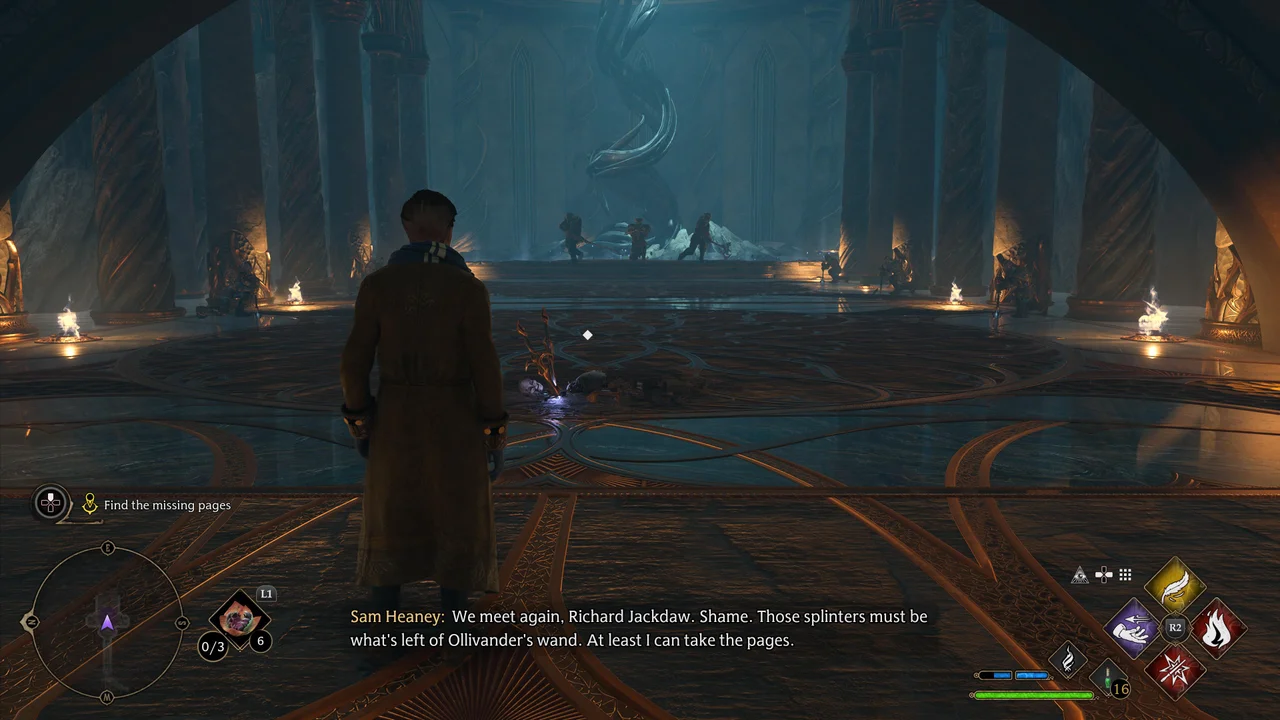
Task: Open the nine-dot grid spell set icon
Action: 1125,575
